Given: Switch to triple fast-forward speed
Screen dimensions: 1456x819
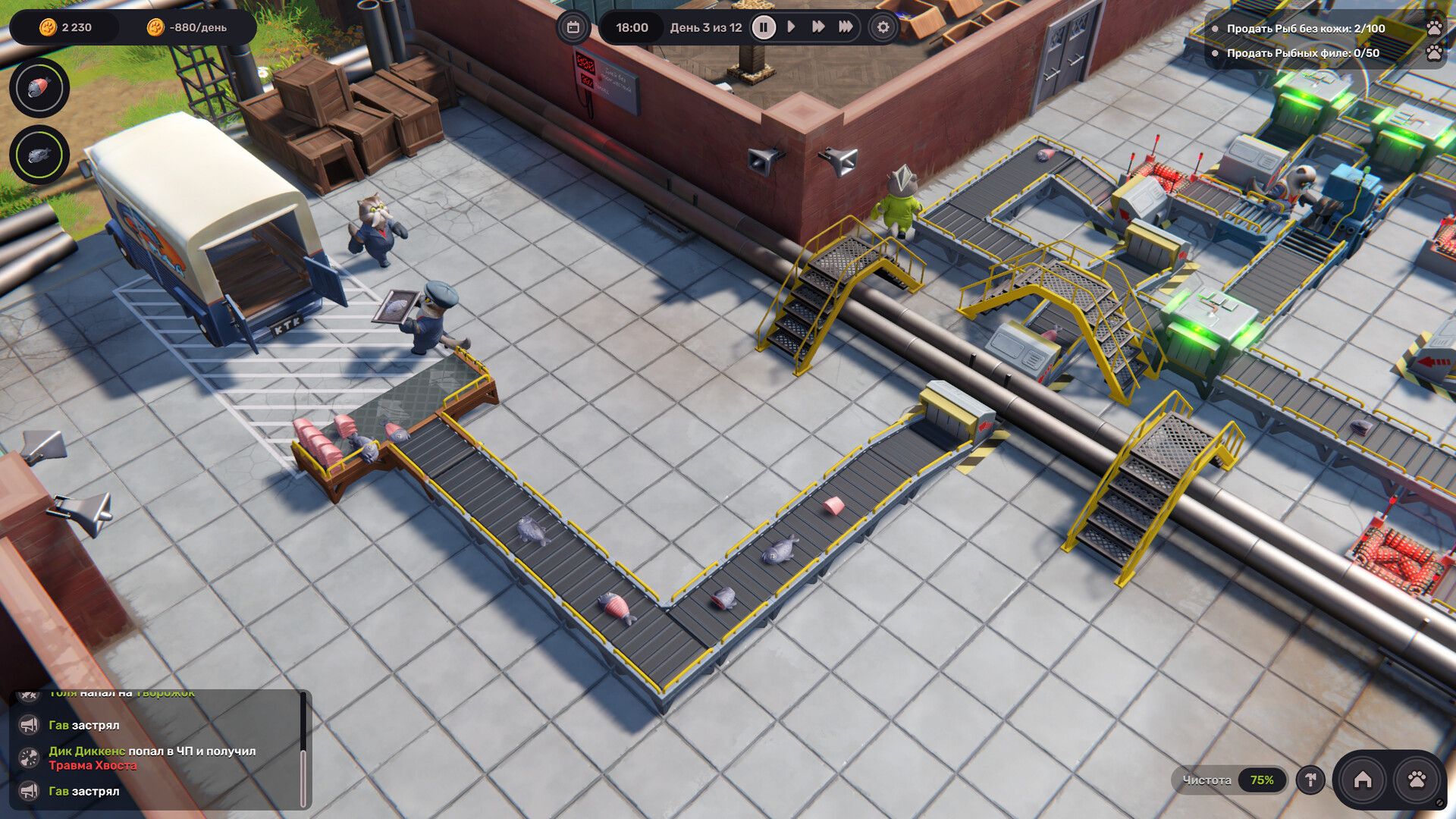Looking at the screenshot, I should pyautogui.click(x=846, y=27).
